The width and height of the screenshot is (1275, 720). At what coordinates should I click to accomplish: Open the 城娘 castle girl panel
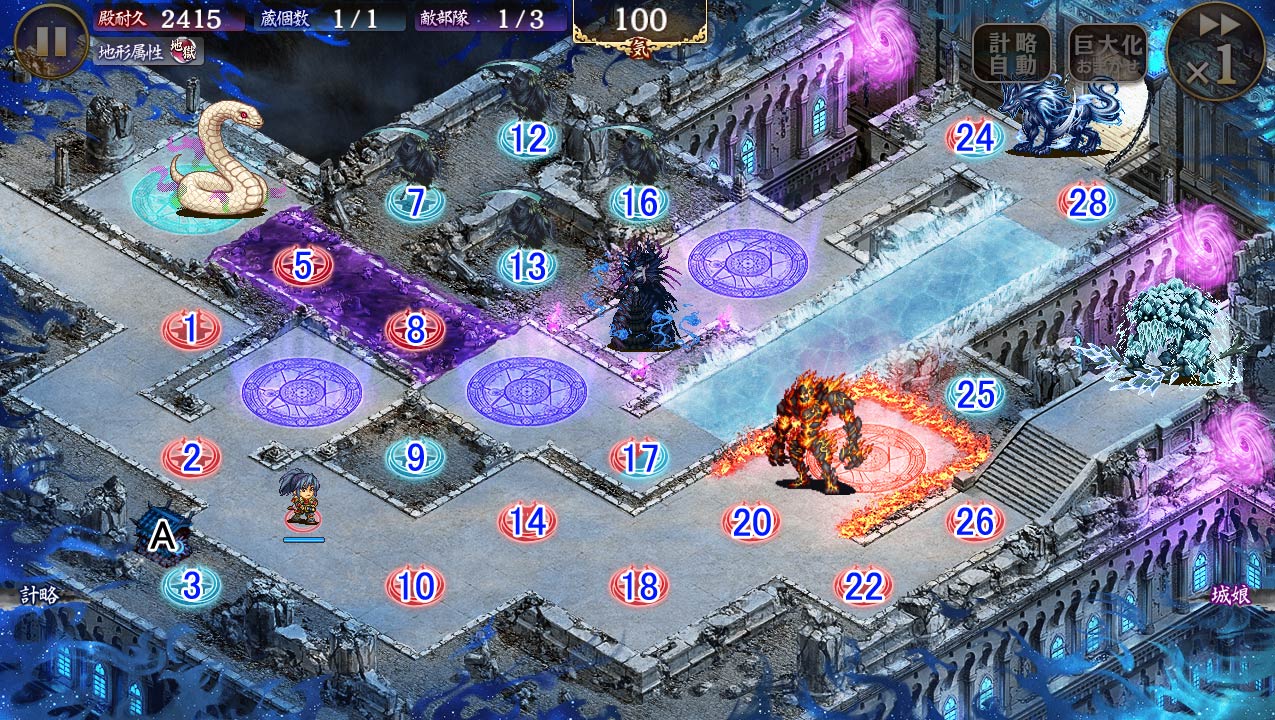pos(1234,594)
